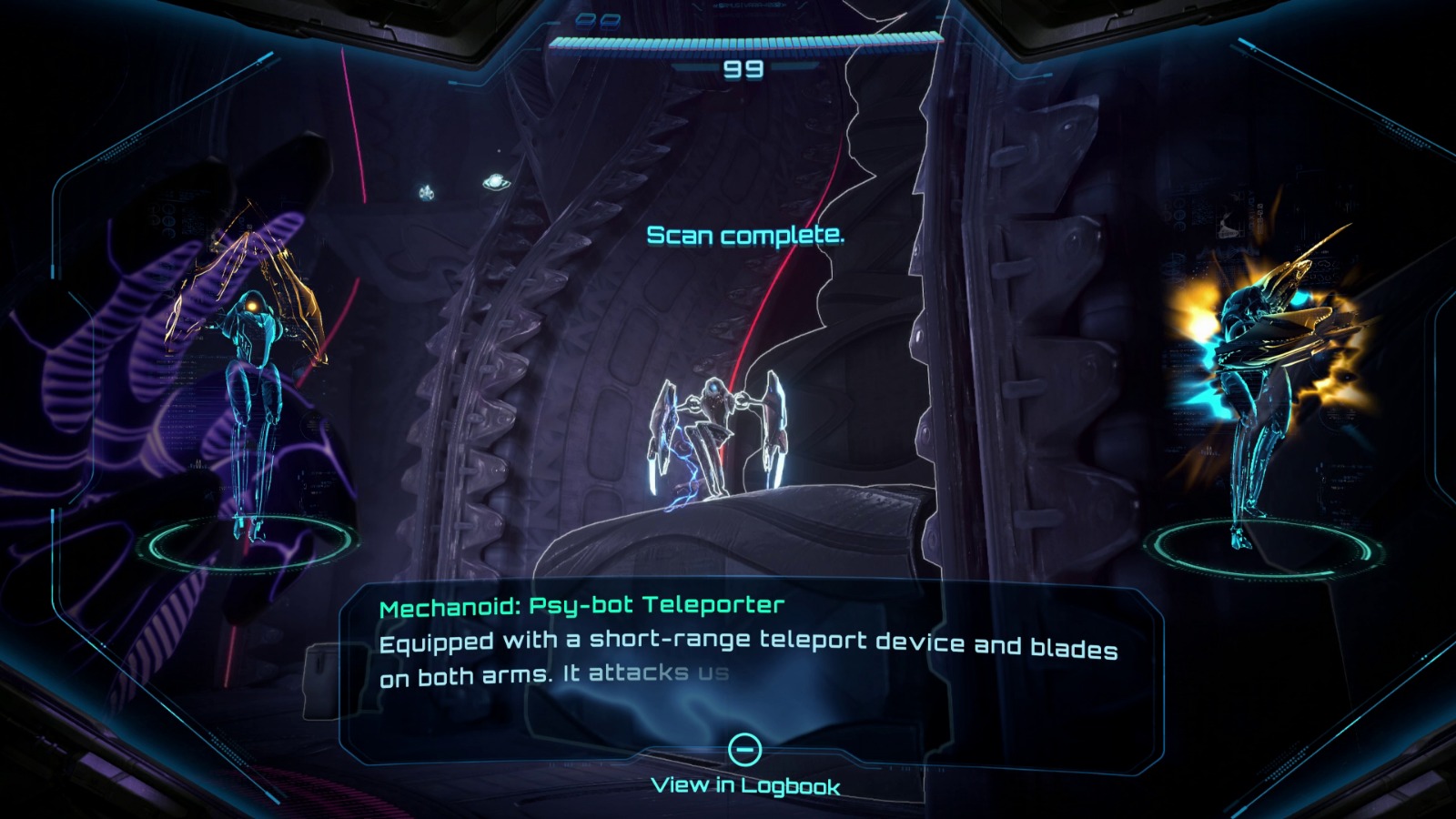Image resolution: width=1456 pixels, height=819 pixels.
Task: Click the energy tank icons above the health bar
Action: [596, 20]
